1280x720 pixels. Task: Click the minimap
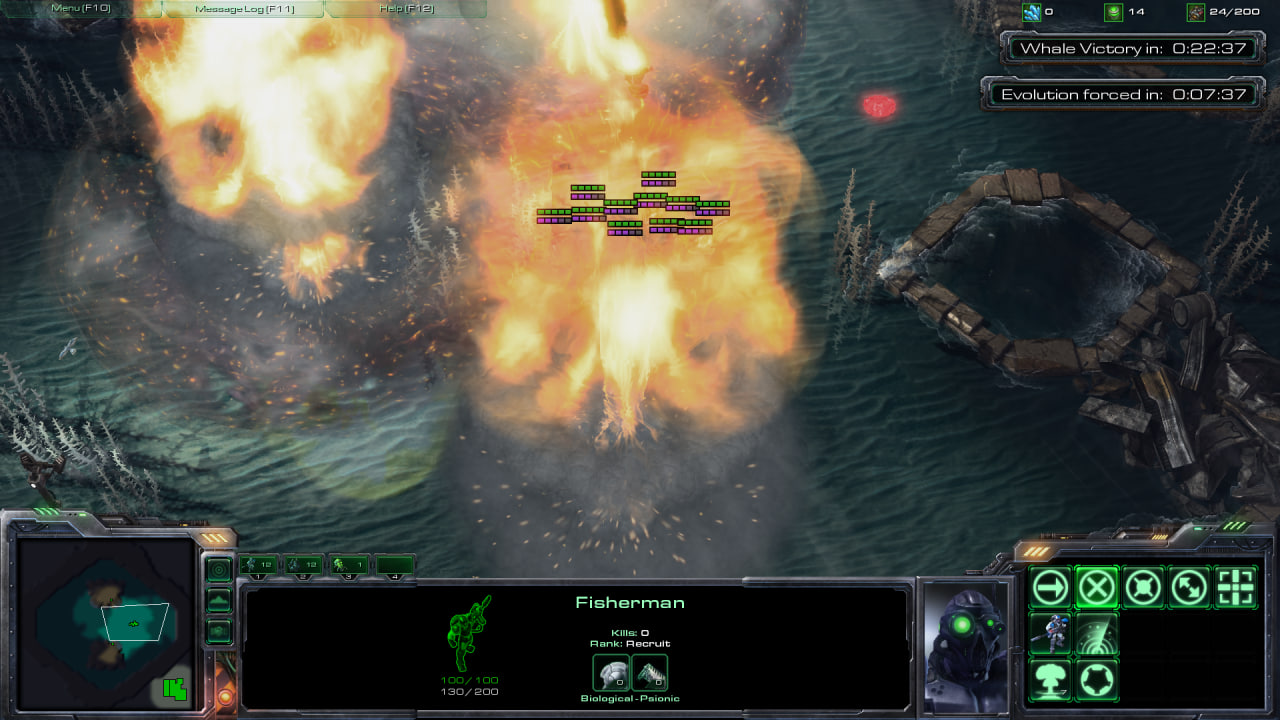(105, 622)
